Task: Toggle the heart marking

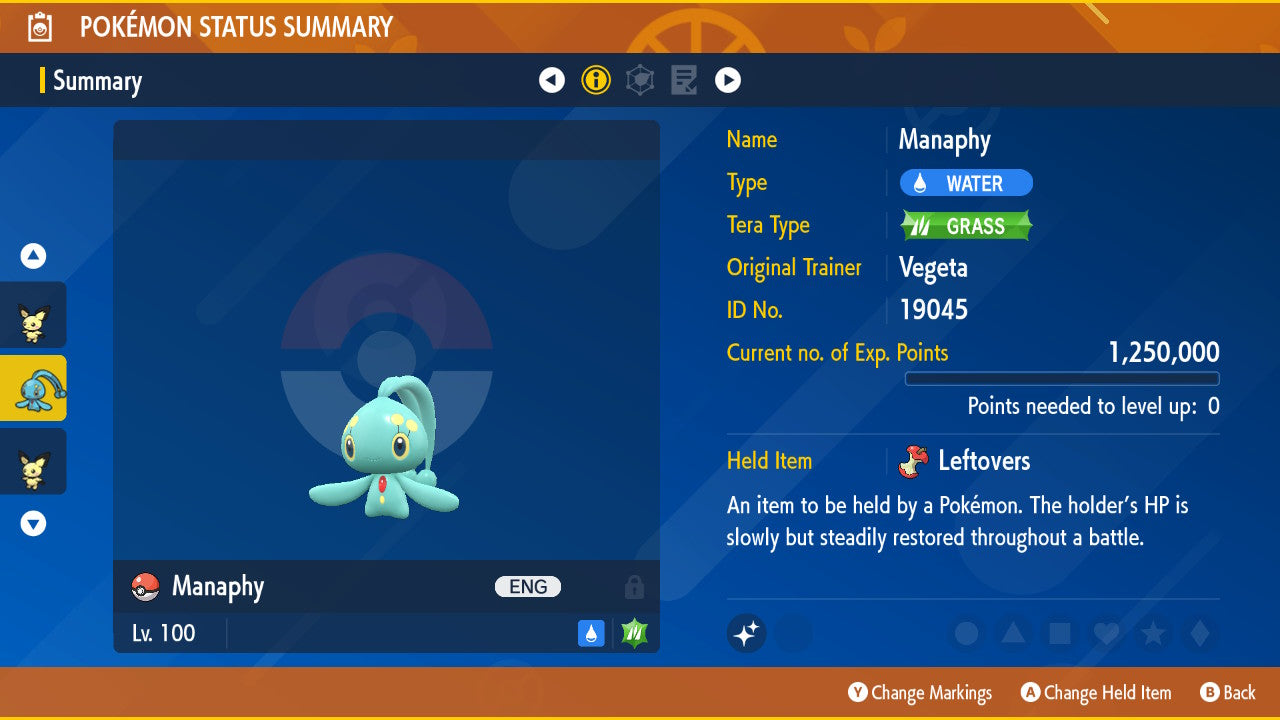Action: (x=1105, y=633)
